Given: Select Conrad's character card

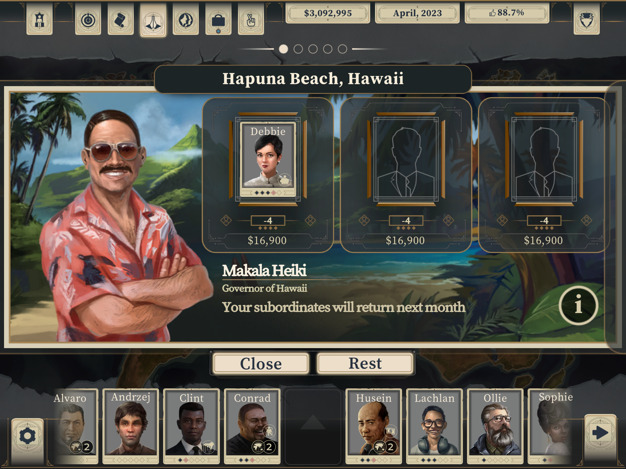Looking at the screenshot, I should click(252, 425).
